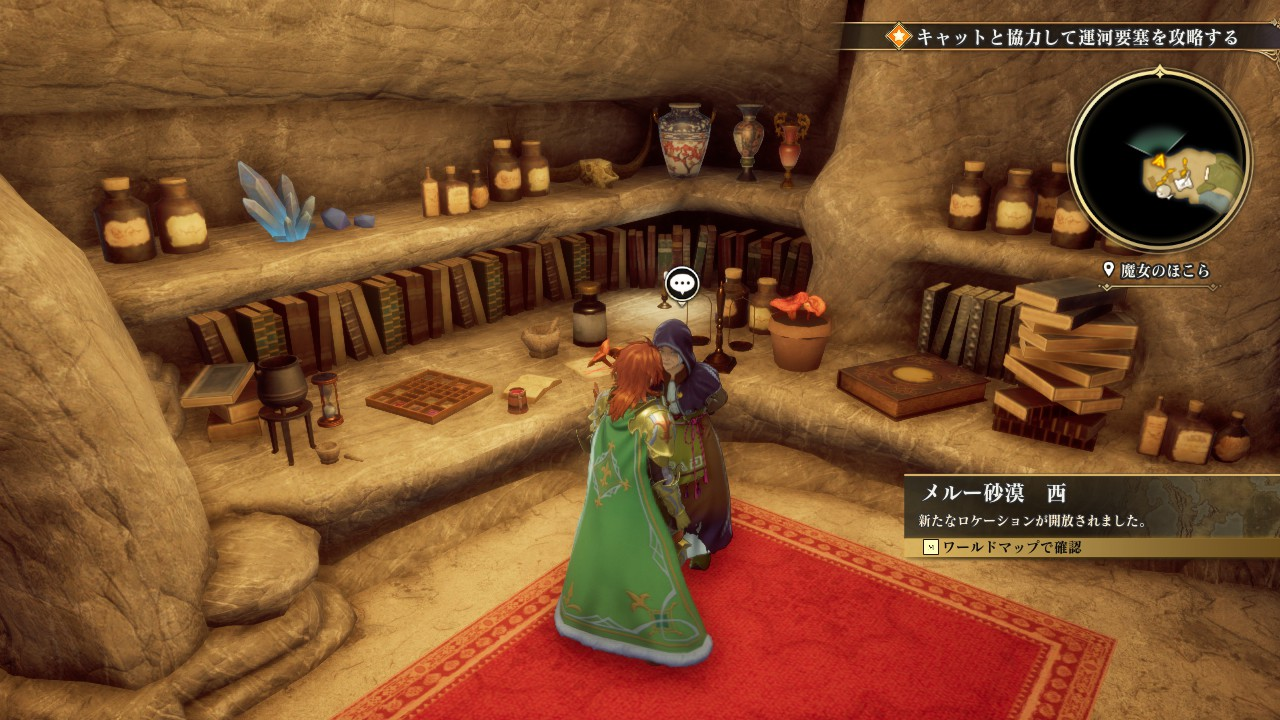Choose ワールドマップで確認 to view world map

pyautogui.click(x=1005, y=548)
